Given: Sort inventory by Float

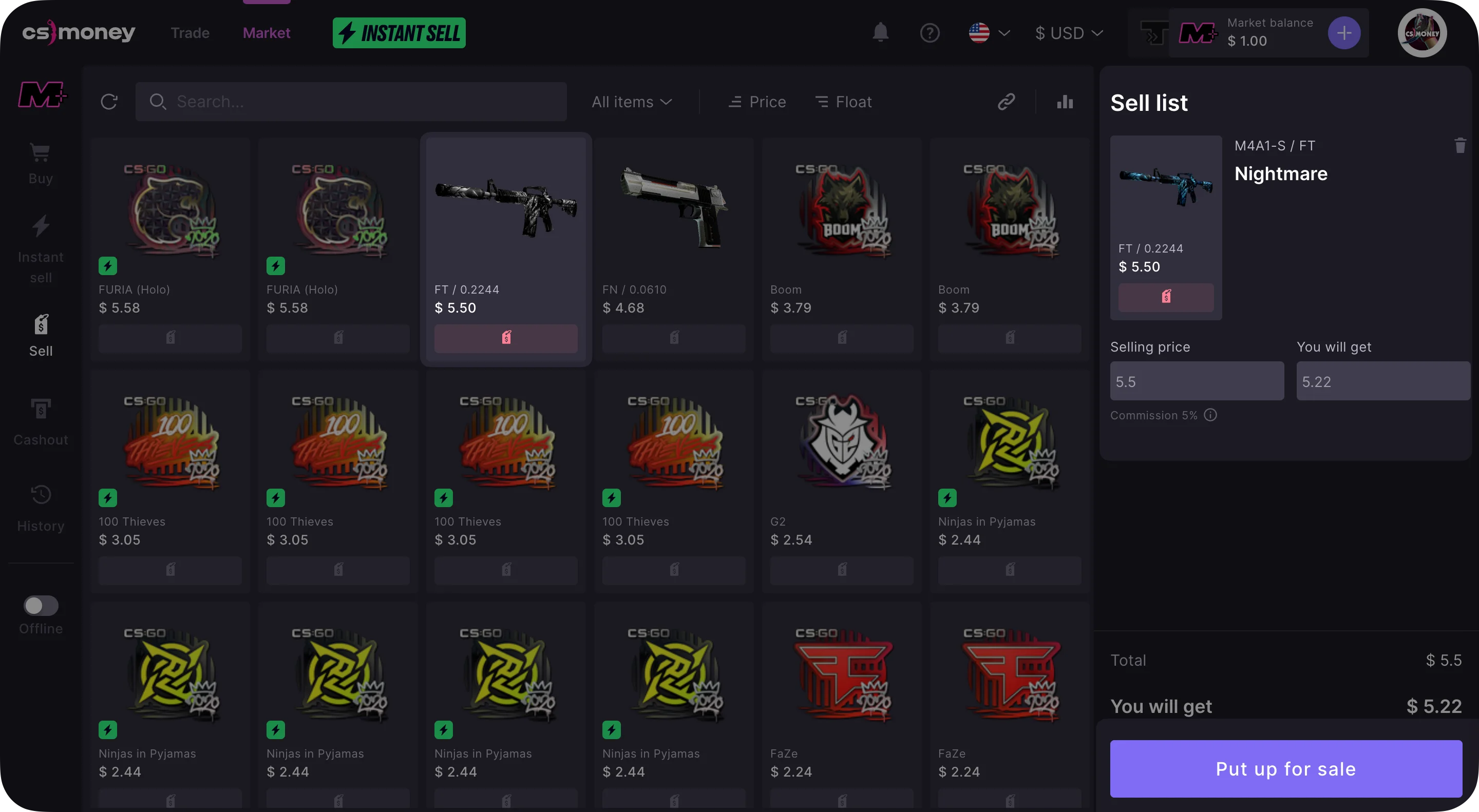Looking at the screenshot, I should tap(843, 102).
